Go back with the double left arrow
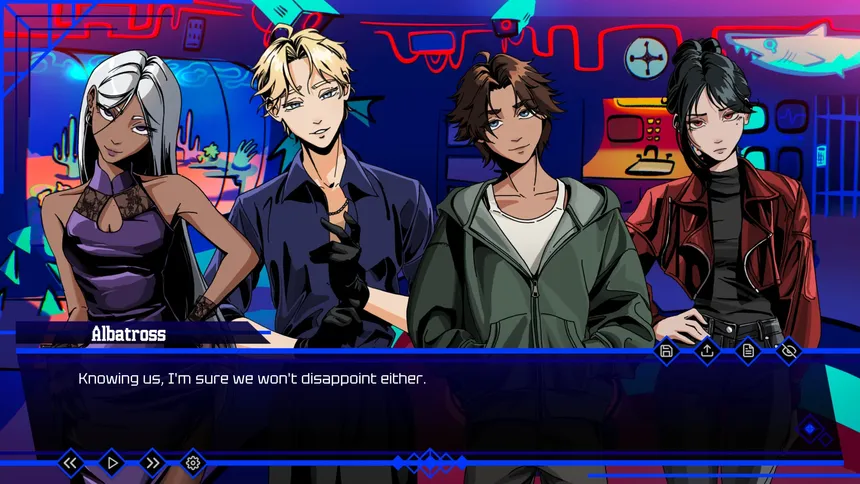The height and width of the screenshot is (484, 860). (71, 463)
